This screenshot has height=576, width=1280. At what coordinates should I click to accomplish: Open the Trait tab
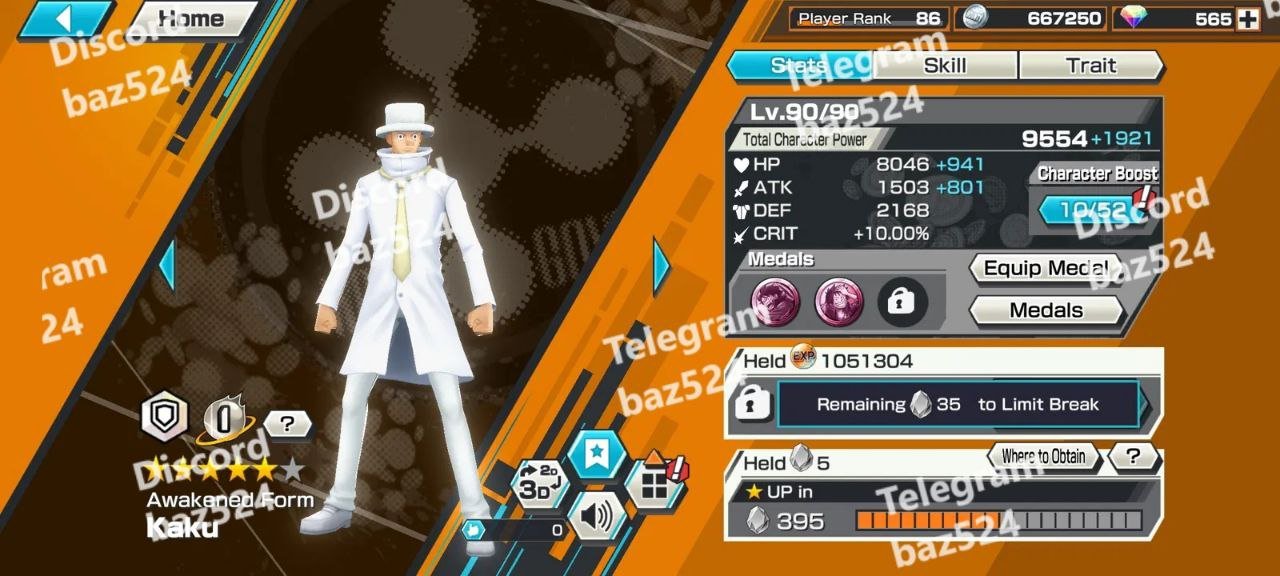(1090, 66)
